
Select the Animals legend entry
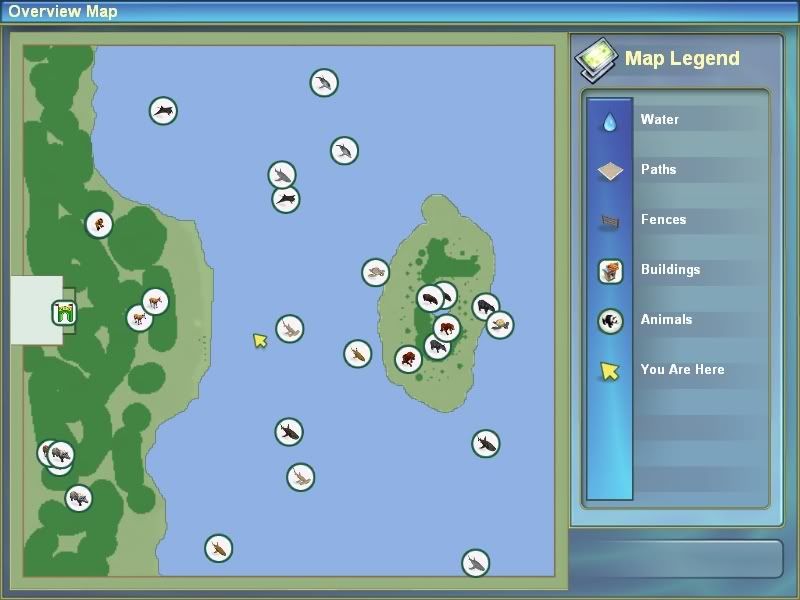pyautogui.click(x=666, y=320)
